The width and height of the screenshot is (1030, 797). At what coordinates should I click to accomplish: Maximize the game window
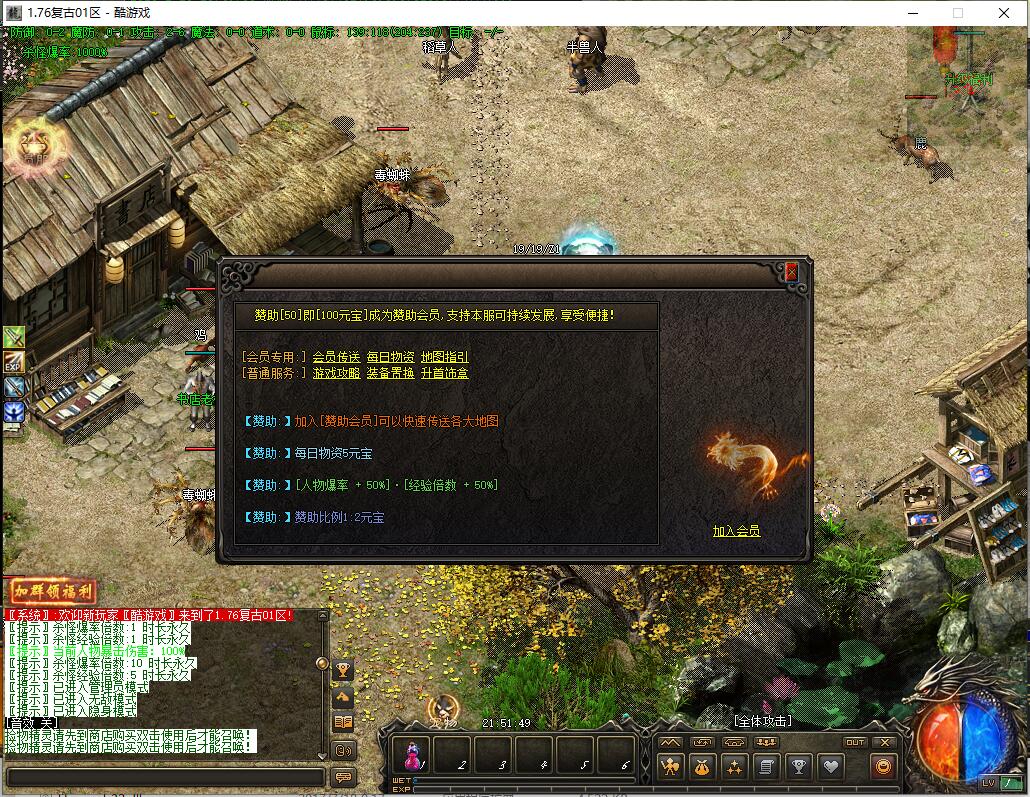point(958,13)
